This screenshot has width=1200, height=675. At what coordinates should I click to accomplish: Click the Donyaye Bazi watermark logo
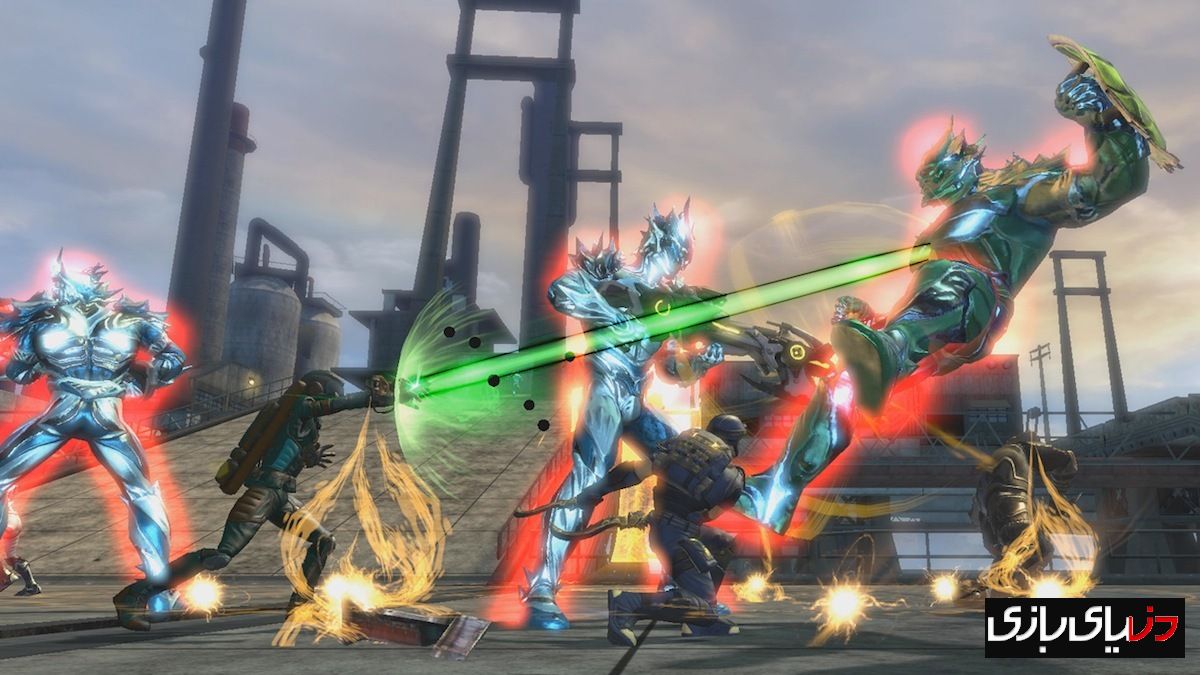1084,628
